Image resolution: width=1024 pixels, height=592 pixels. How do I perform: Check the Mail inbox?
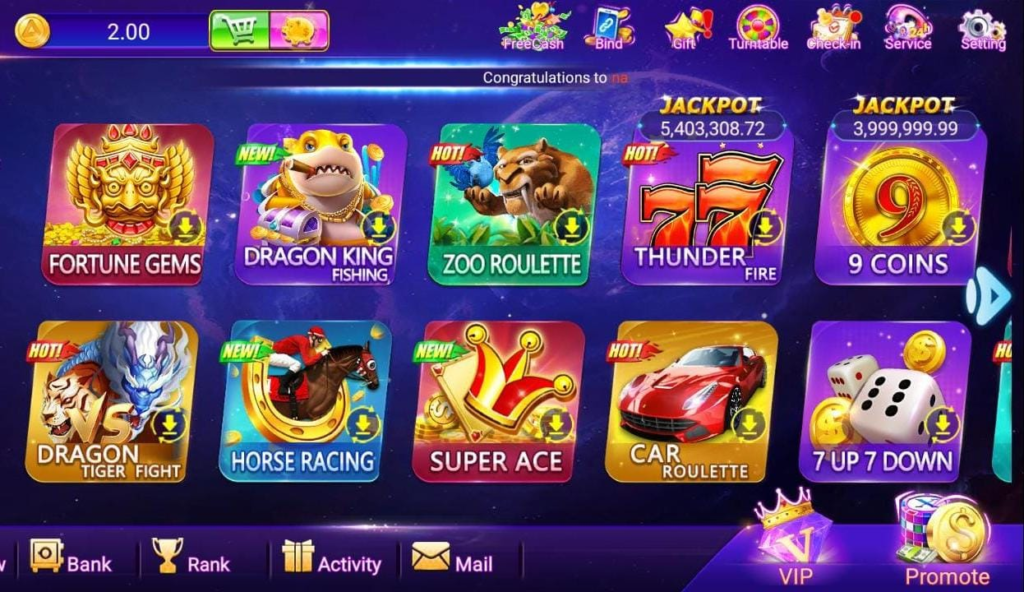(x=452, y=558)
